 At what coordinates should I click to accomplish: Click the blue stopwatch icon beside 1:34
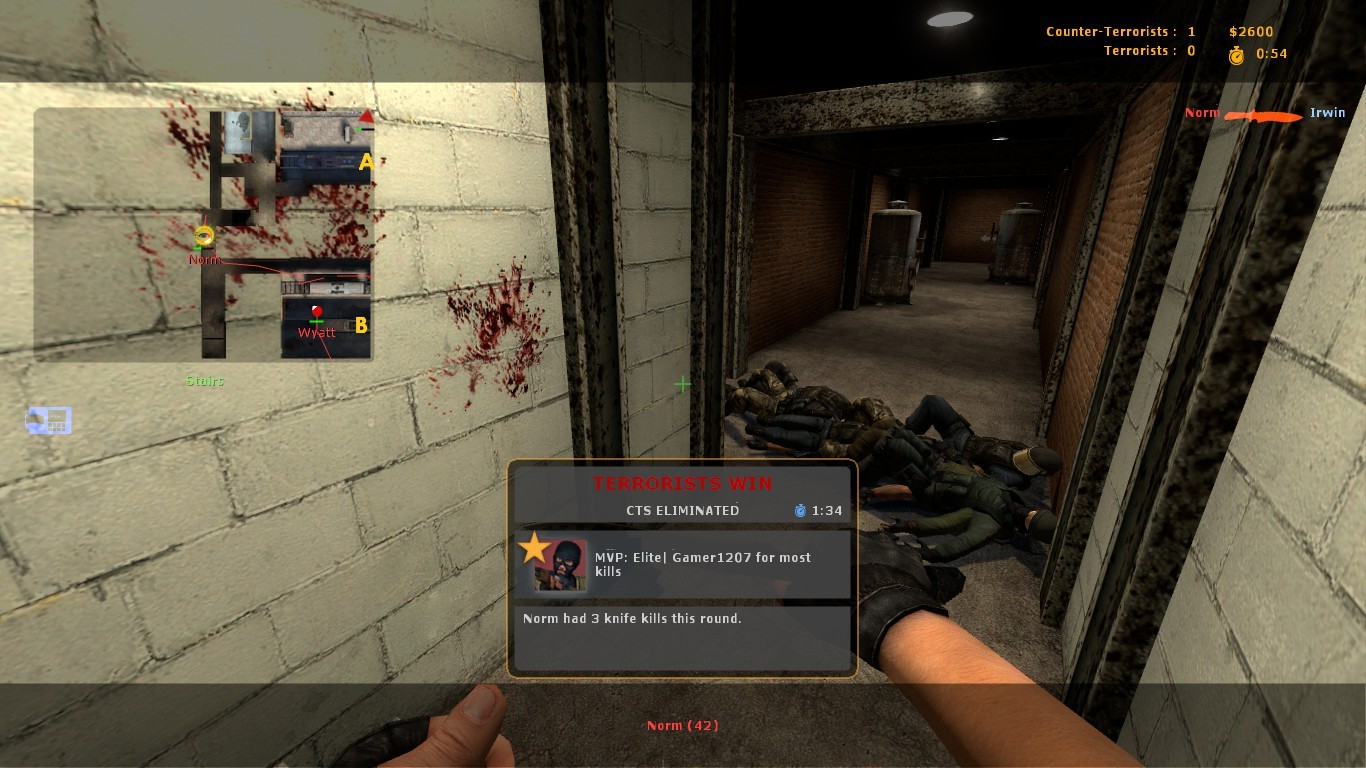coord(800,510)
